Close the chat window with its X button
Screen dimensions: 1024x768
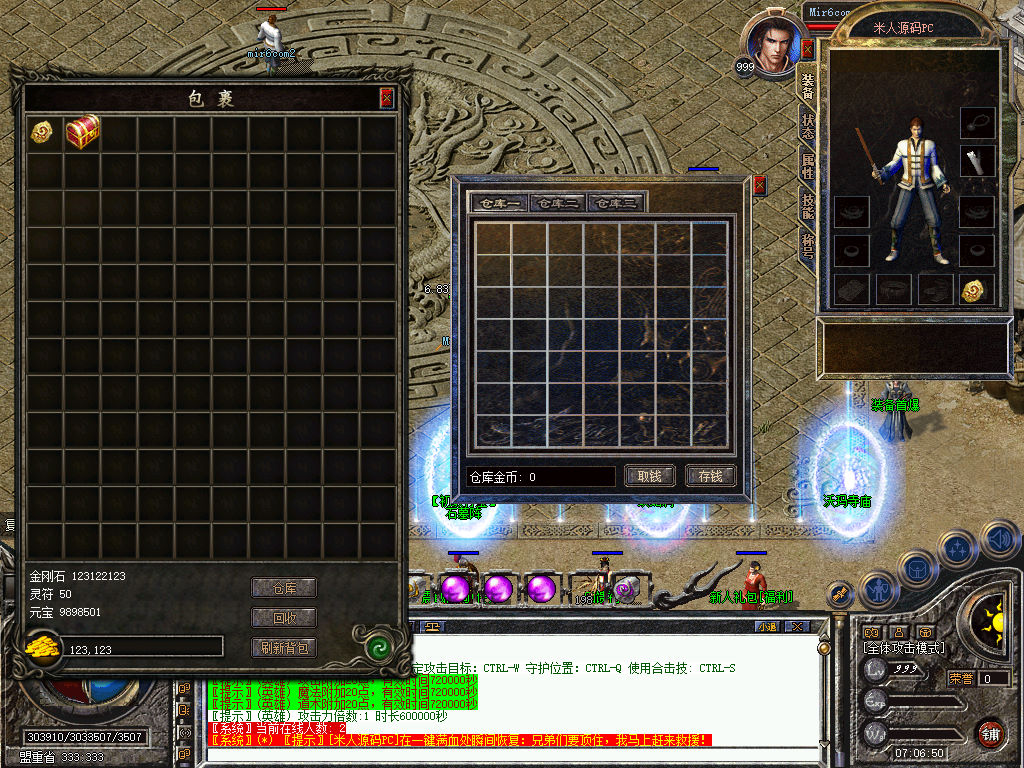pyautogui.click(x=797, y=627)
